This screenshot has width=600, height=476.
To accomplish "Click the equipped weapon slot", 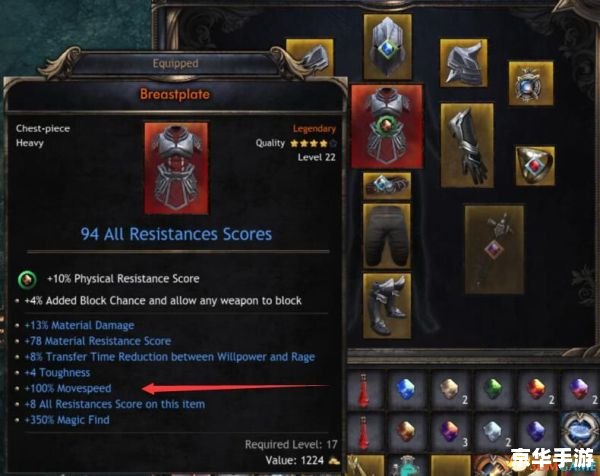I will click(x=493, y=249).
